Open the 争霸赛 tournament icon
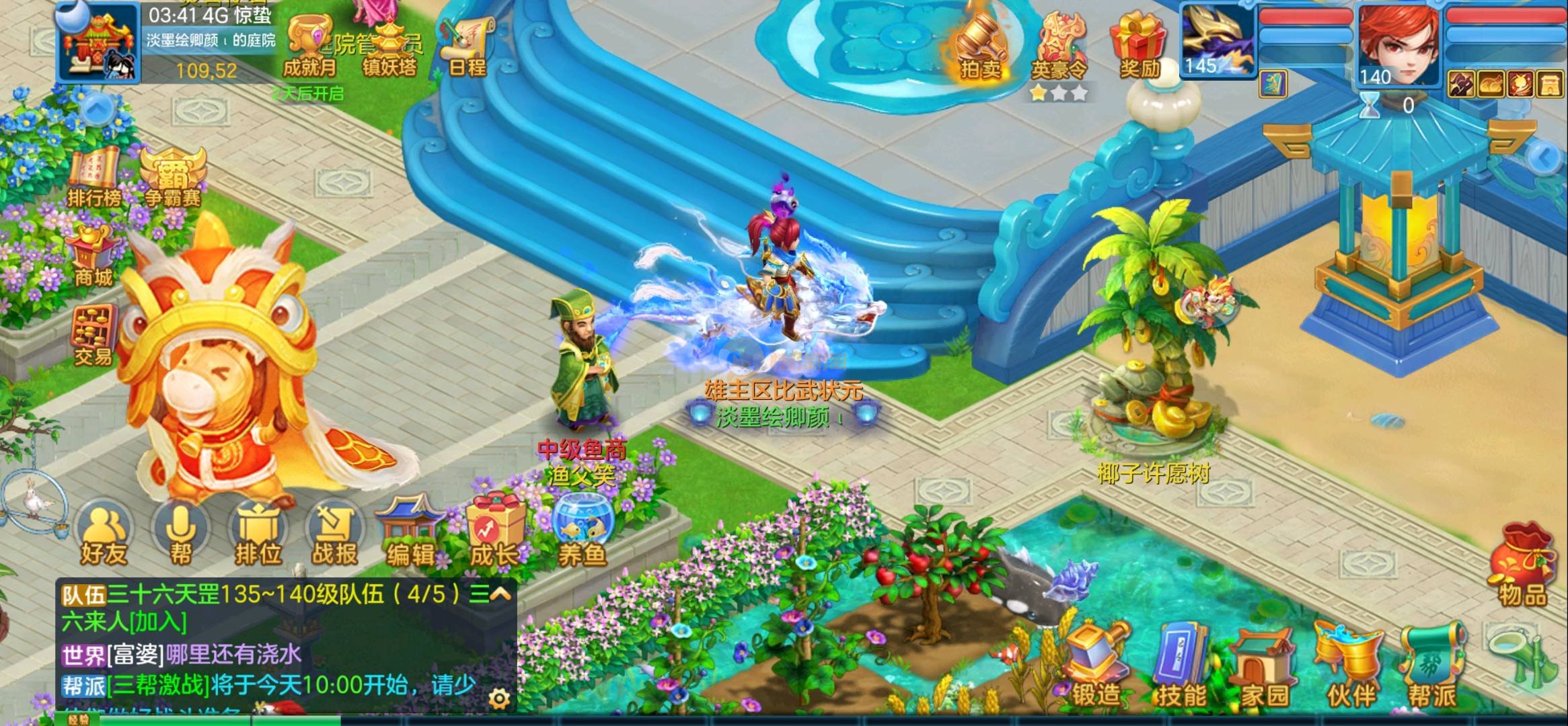The width and height of the screenshot is (1568, 726). [172, 176]
